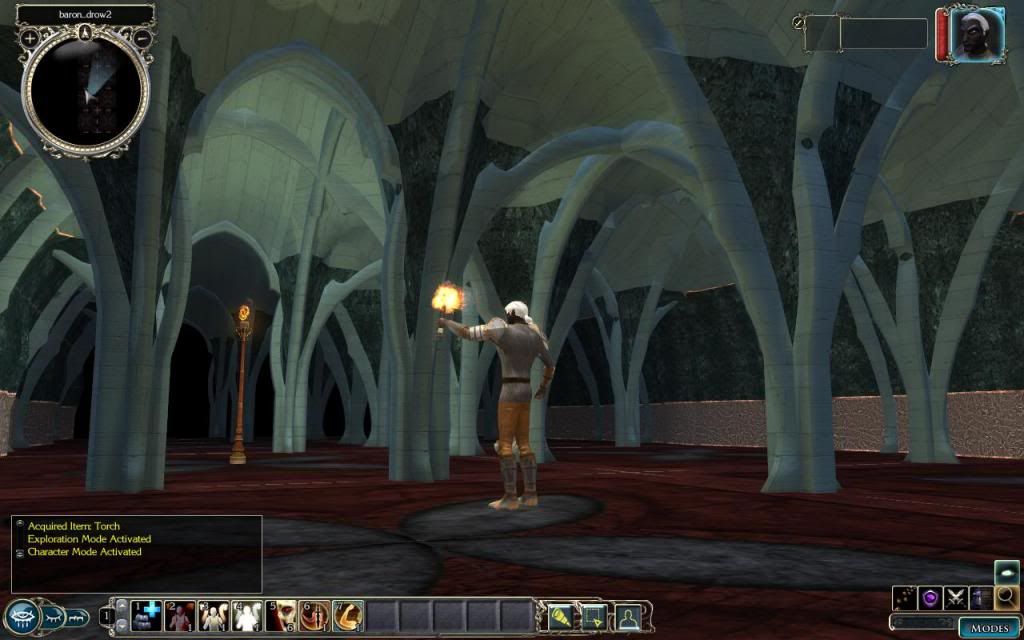Toggle the footprints tracking mode icon
Screen dimensions: 1024x640
pyautogui.click(x=905, y=599)
